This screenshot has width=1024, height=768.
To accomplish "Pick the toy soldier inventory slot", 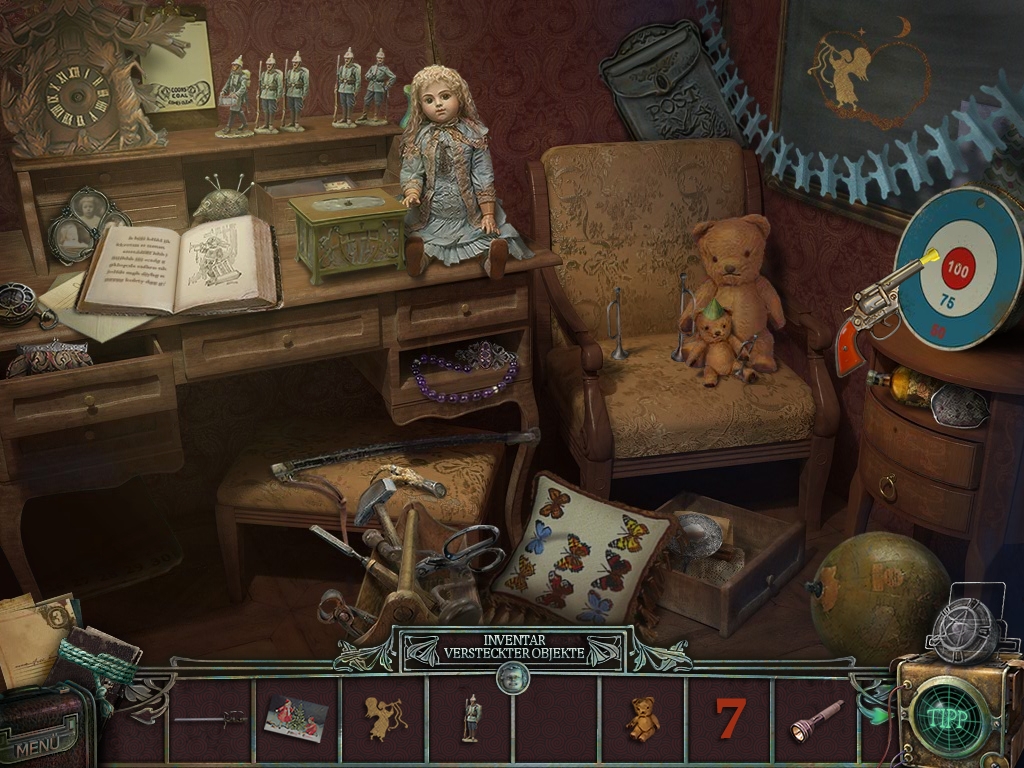I will click(x=470, y=718).
